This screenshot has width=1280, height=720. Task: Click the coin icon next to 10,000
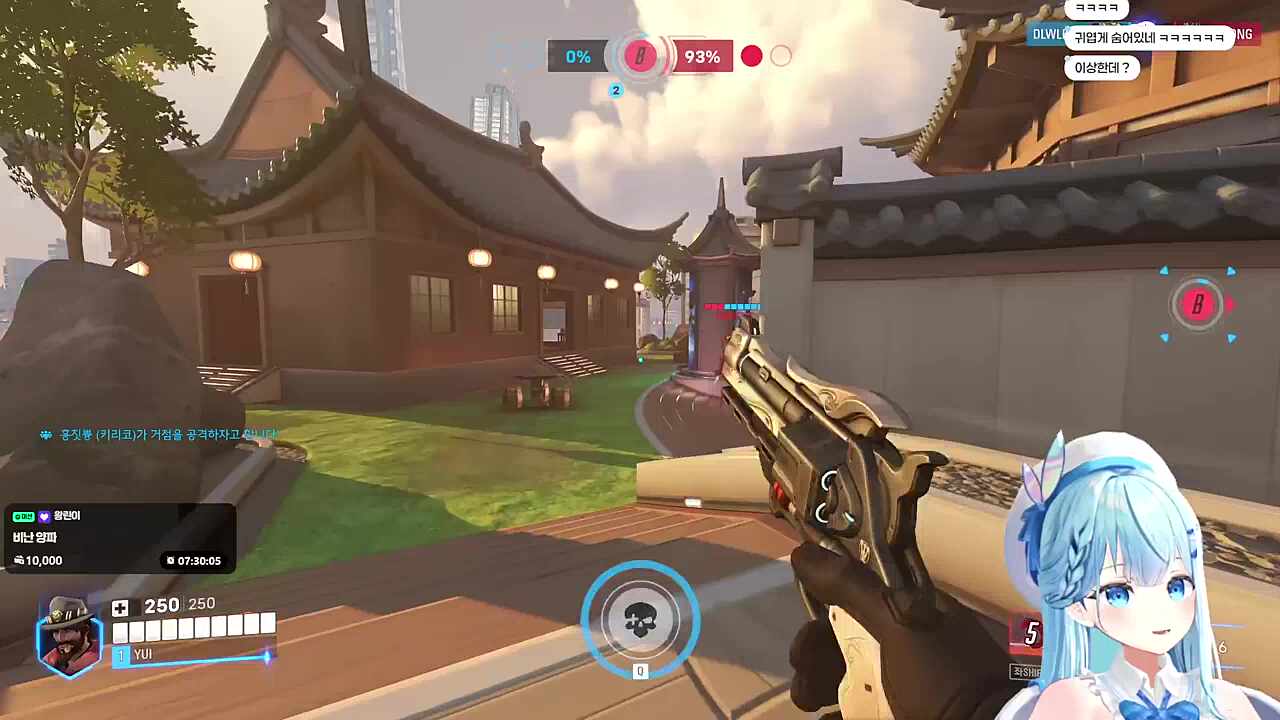(x=19, y=560)
